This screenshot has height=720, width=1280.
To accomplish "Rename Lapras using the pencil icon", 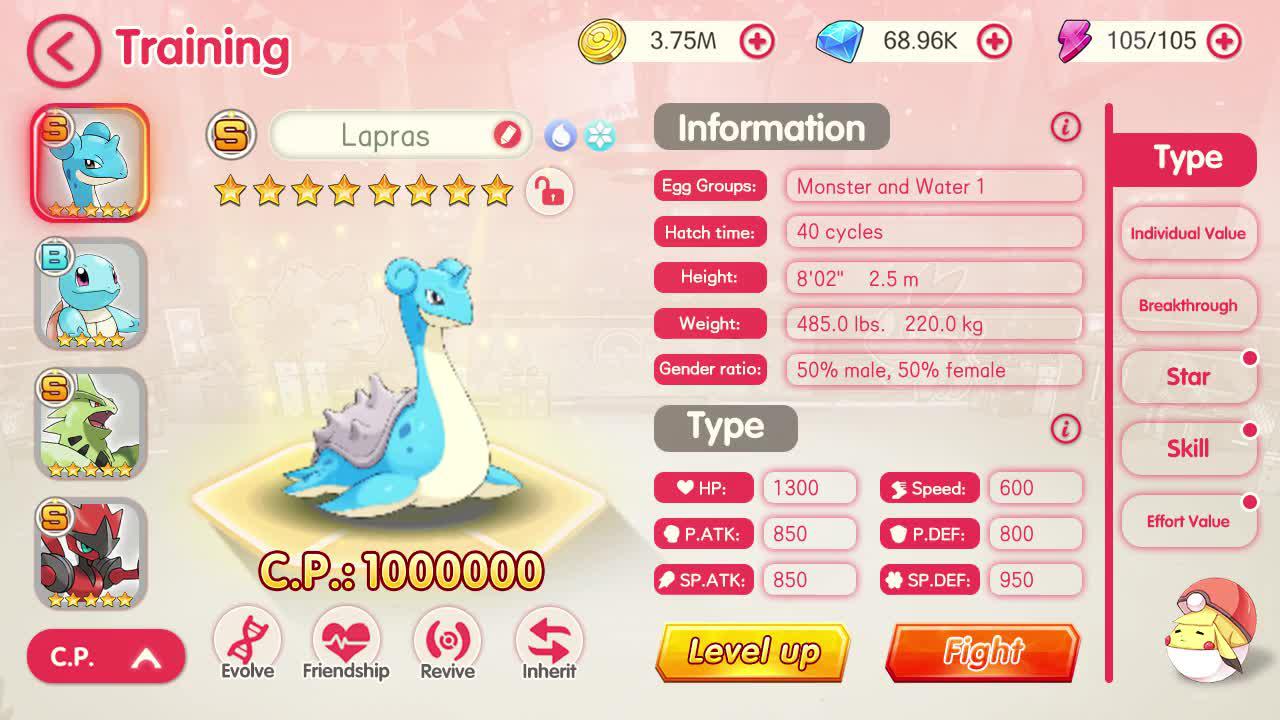I will pos(508,135).
